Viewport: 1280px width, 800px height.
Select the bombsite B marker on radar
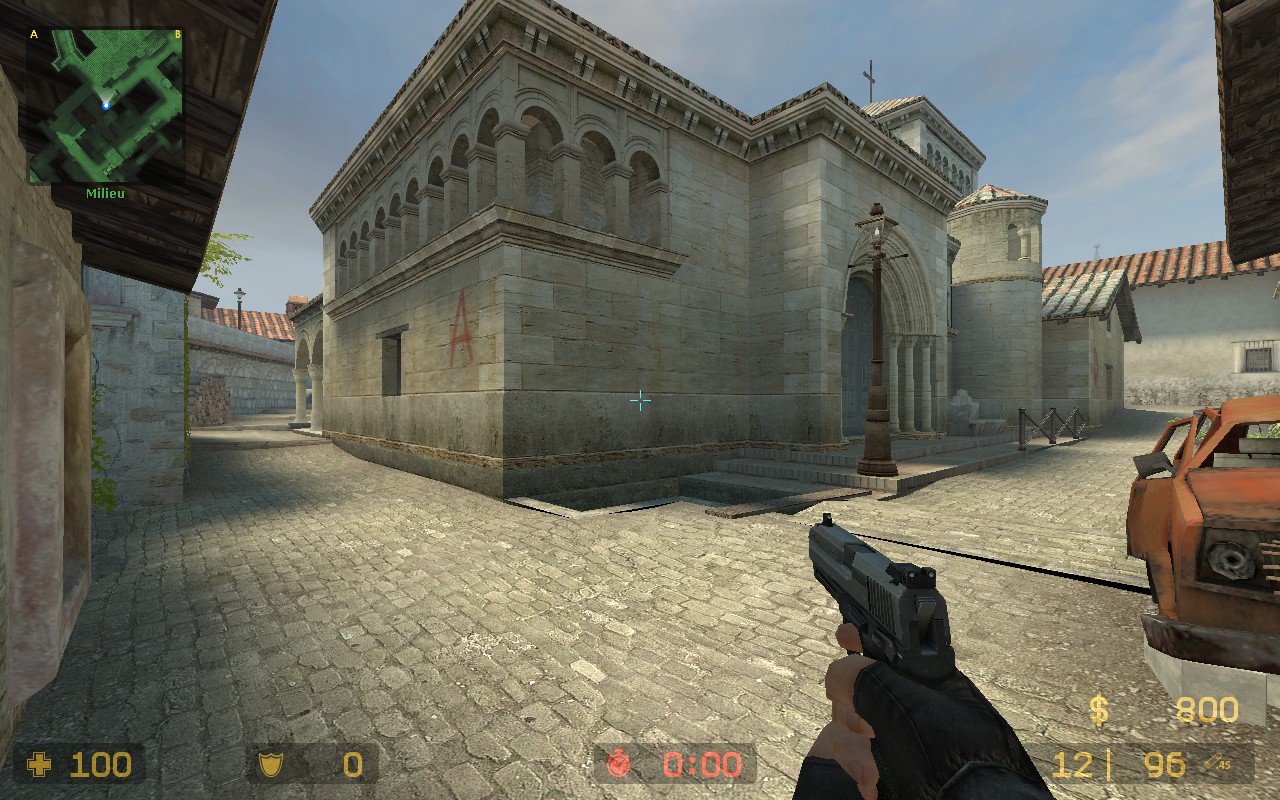point(177,35)
